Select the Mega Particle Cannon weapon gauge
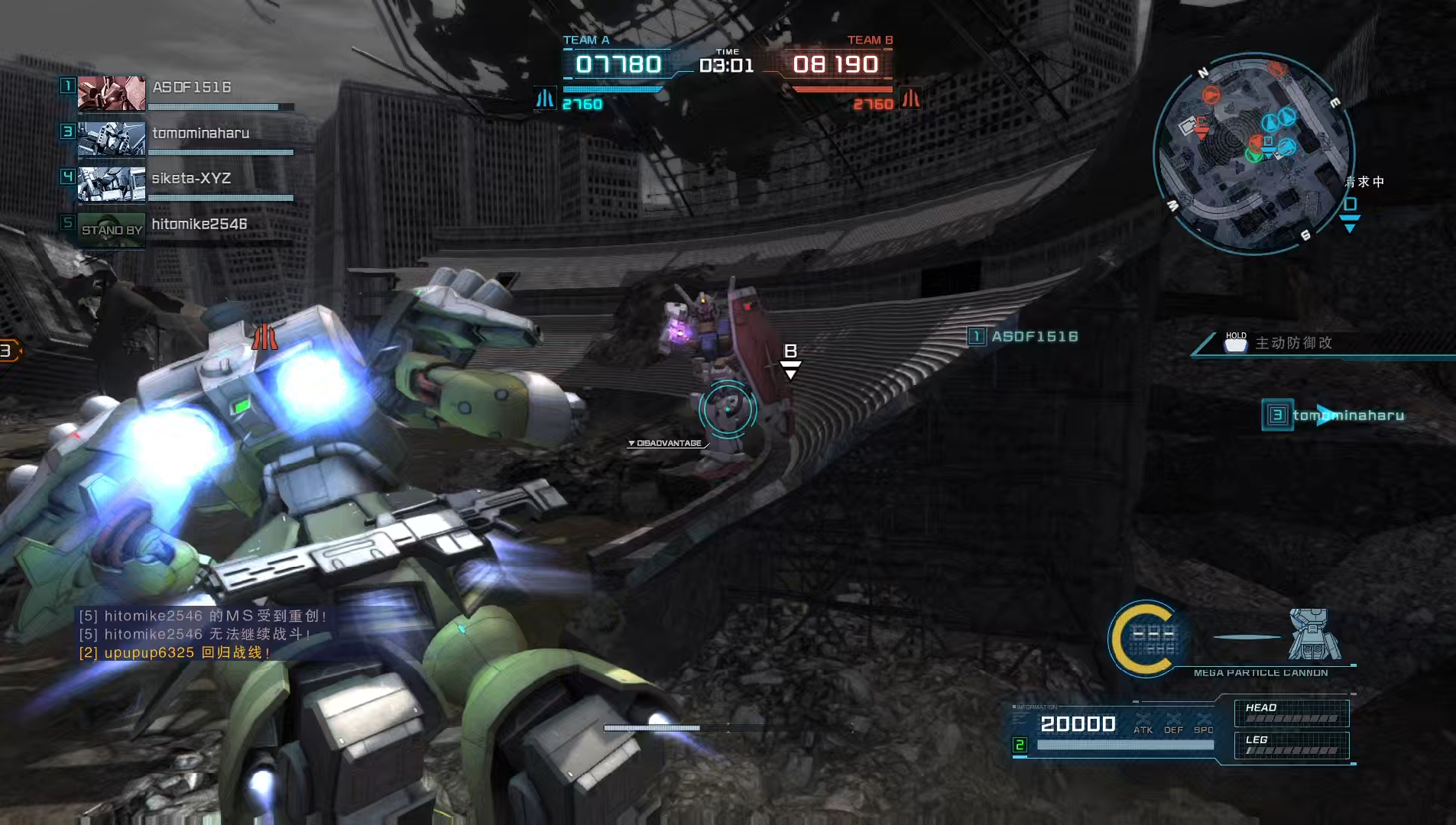 coord(1146,639)
